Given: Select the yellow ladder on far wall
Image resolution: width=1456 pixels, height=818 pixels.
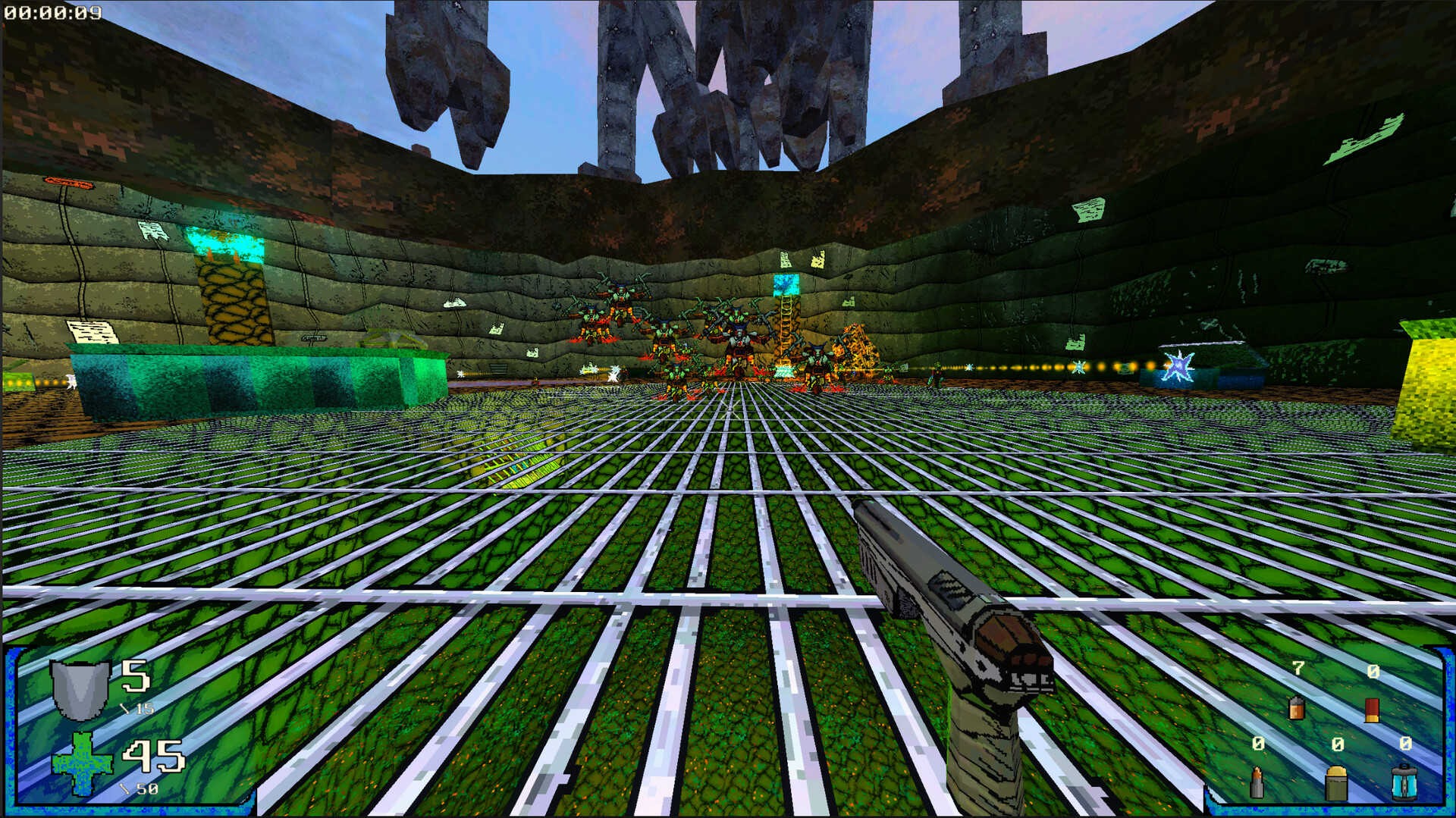Looking at the screenshot, I should point(785,326).
